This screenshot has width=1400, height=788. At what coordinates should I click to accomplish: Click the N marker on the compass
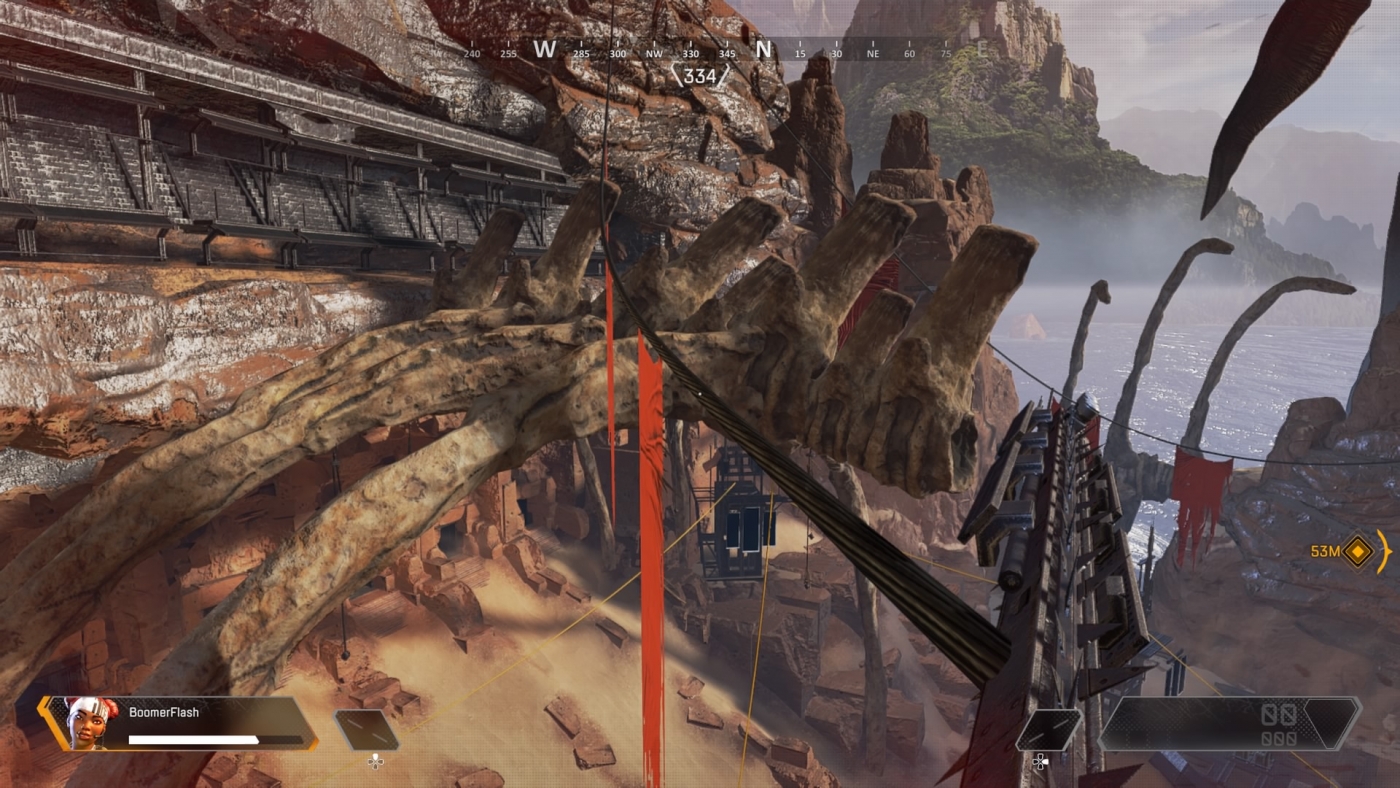765,50
